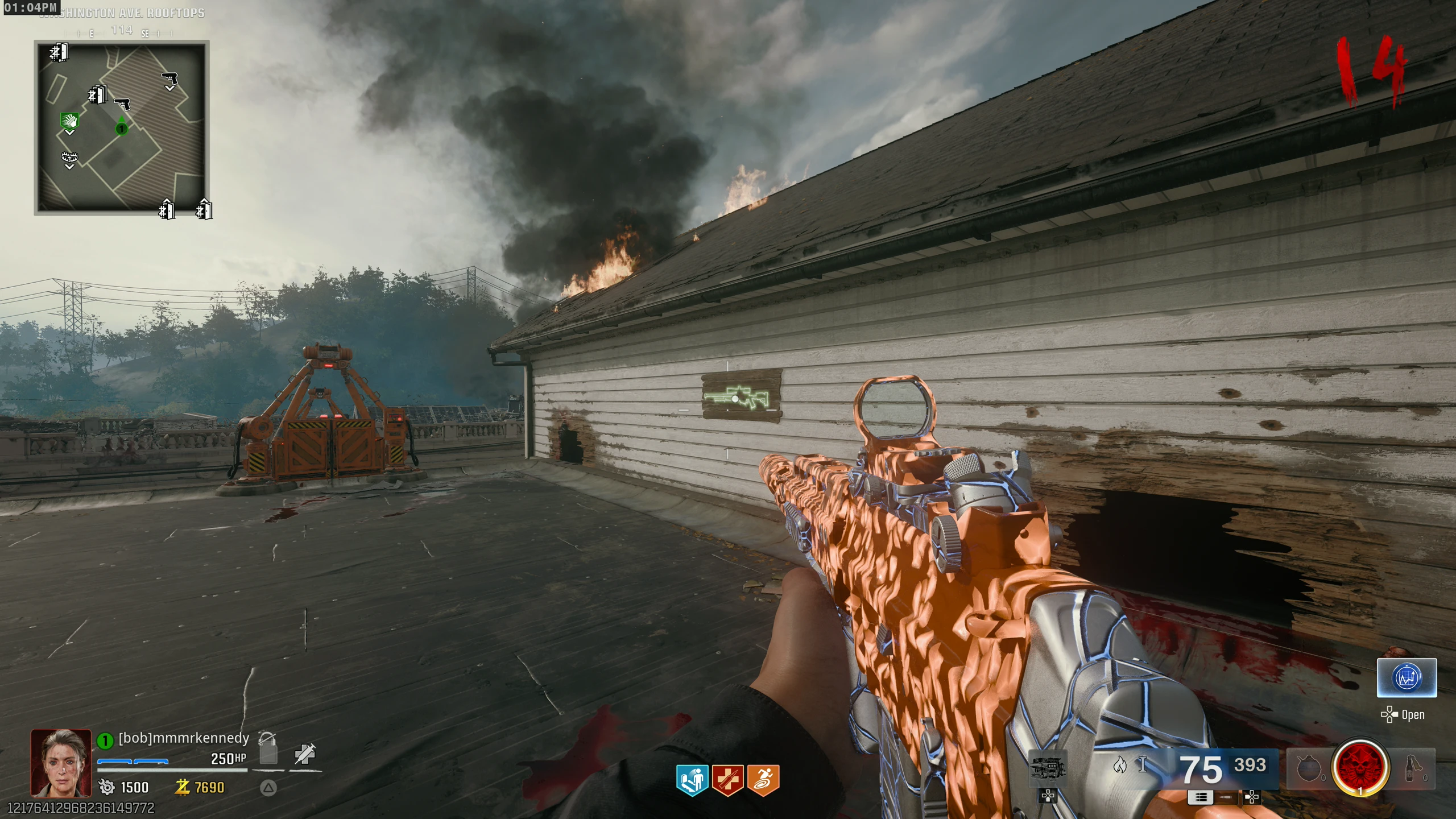The height and width of the screenshot is (819, 1456).
Task: Click the player character portrait
Action: [x=61, y=763]
